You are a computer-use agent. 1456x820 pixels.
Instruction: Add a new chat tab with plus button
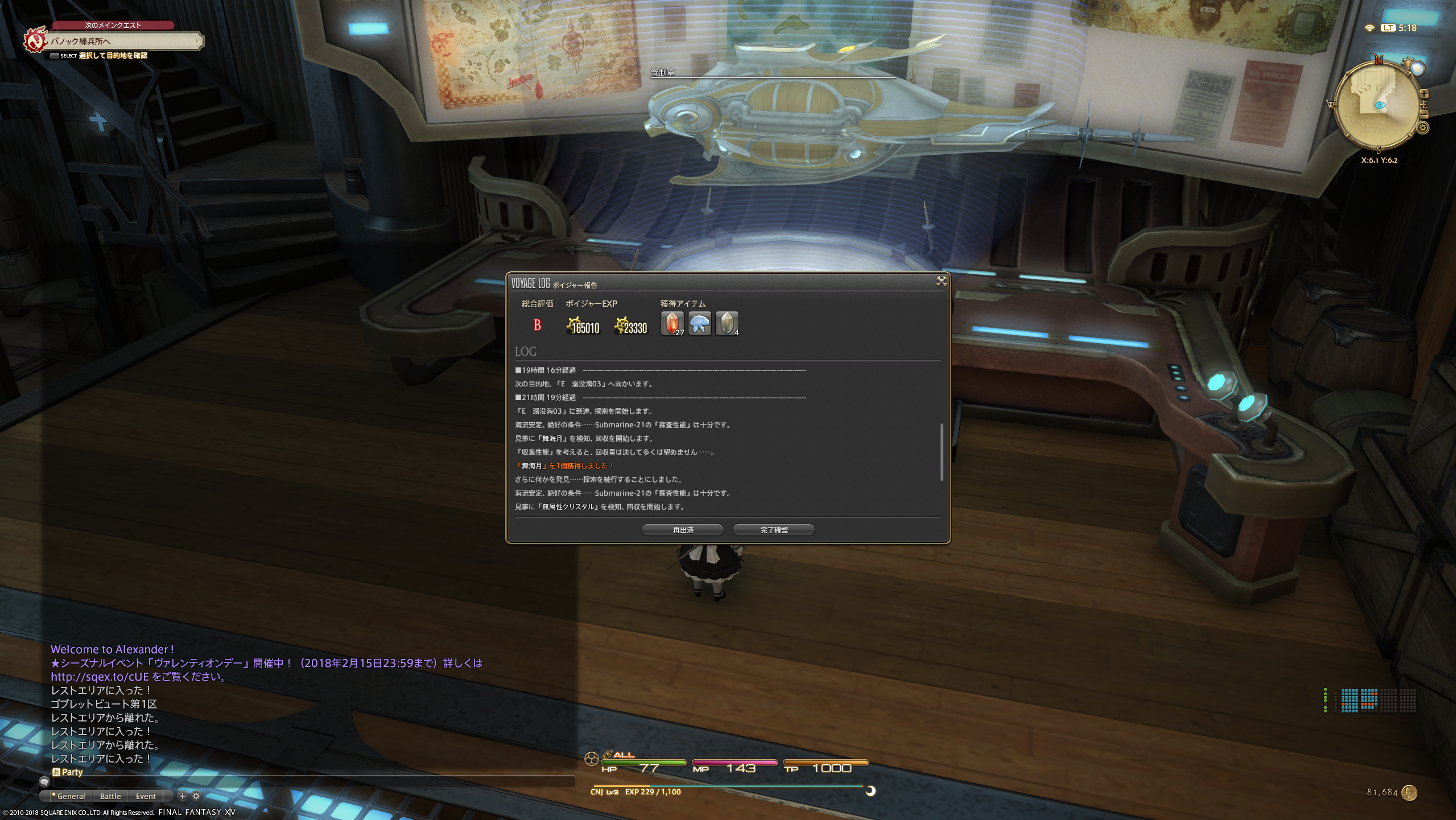pos(183,796)
